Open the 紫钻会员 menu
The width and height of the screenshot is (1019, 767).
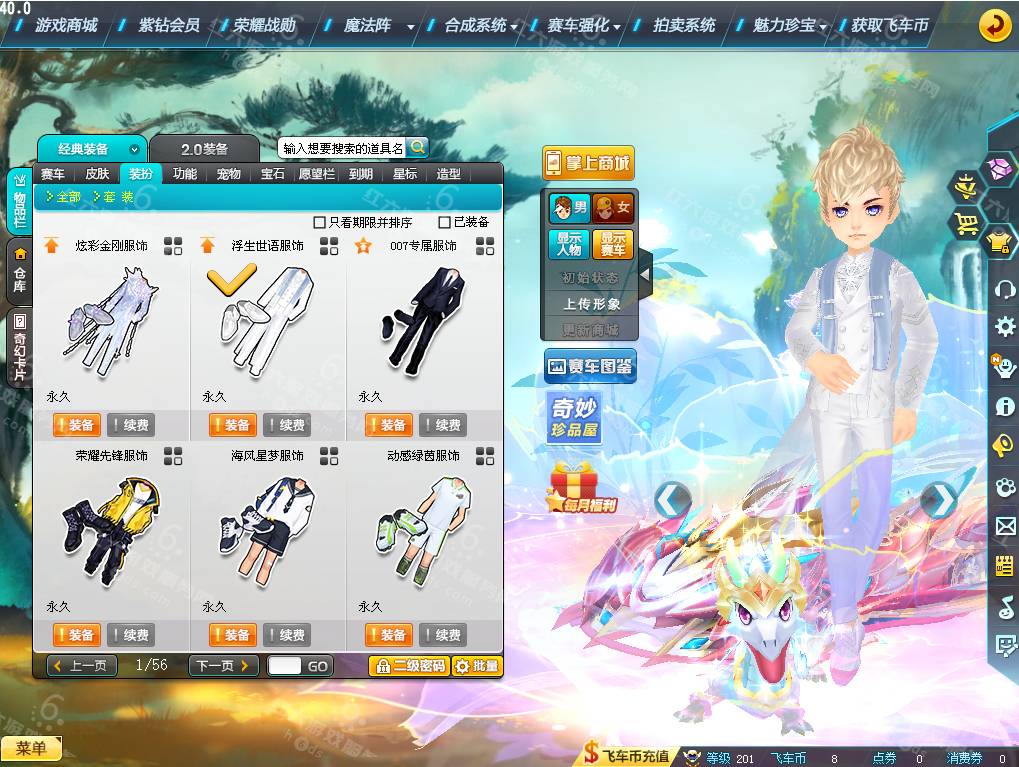169,25
